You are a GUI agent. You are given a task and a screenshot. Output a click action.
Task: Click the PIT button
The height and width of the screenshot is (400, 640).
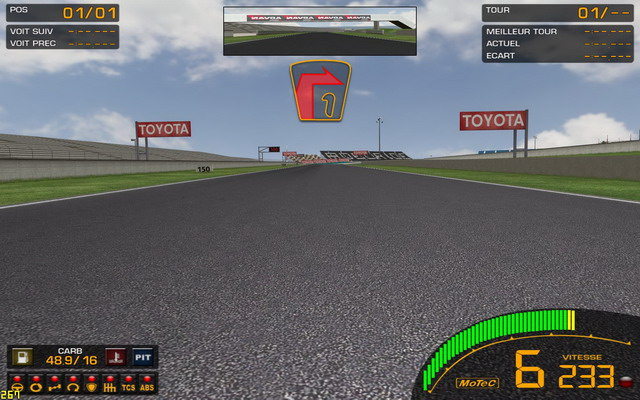(x=144, y=358)
